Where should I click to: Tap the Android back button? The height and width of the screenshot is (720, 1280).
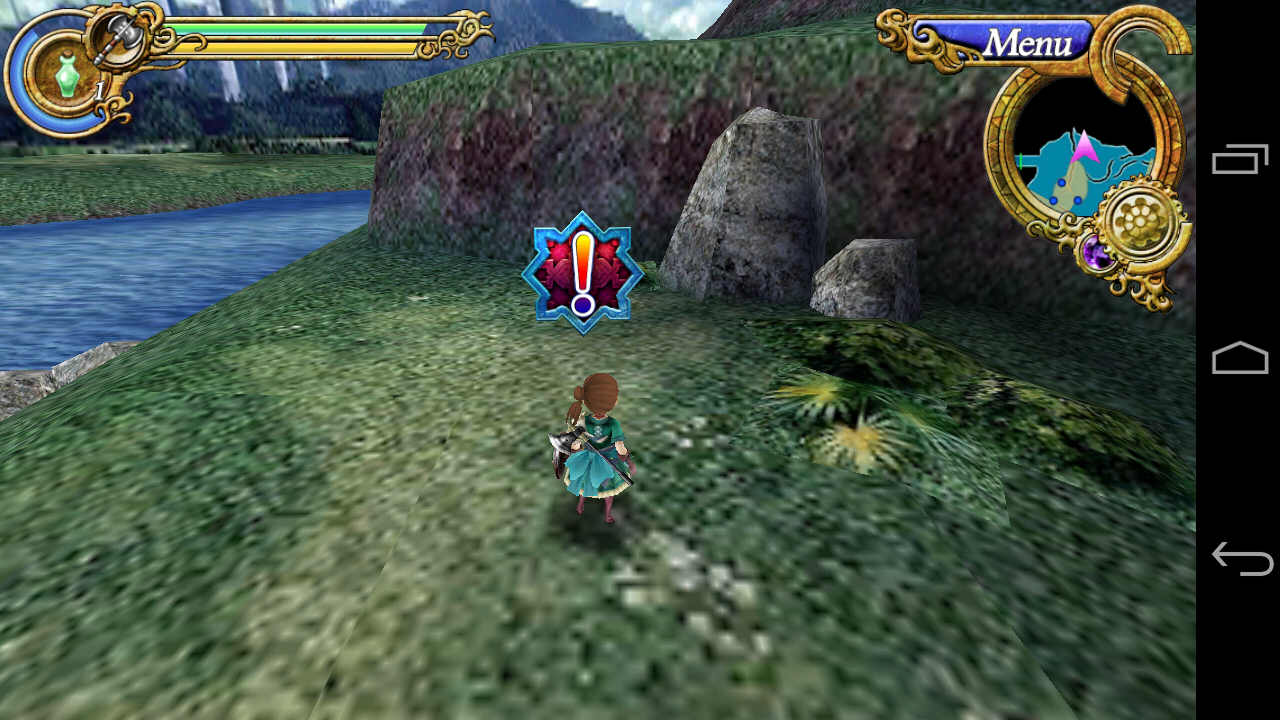pos(1241,558)
